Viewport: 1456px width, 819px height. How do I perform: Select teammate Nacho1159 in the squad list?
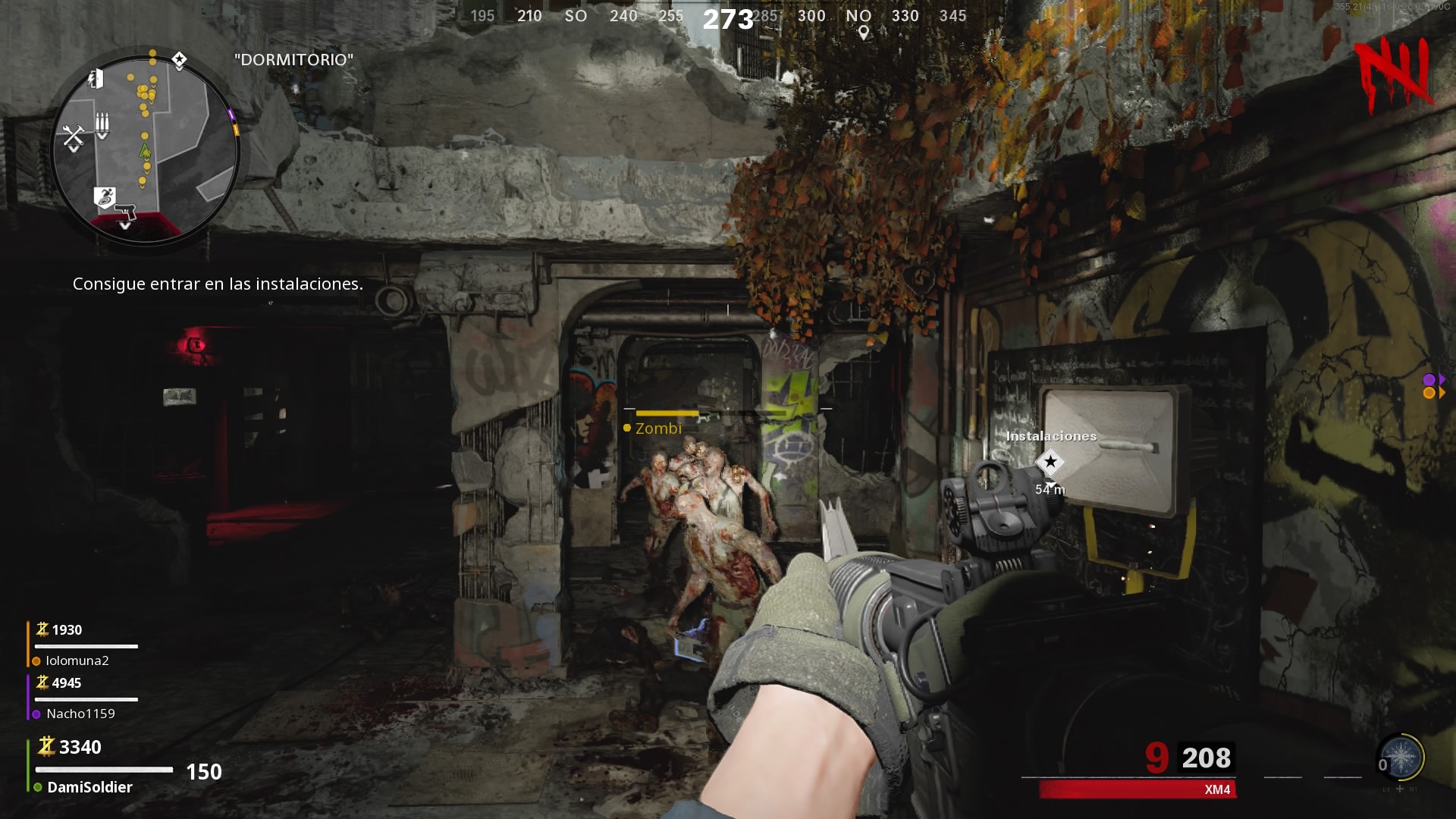click(x=80, y=714)
